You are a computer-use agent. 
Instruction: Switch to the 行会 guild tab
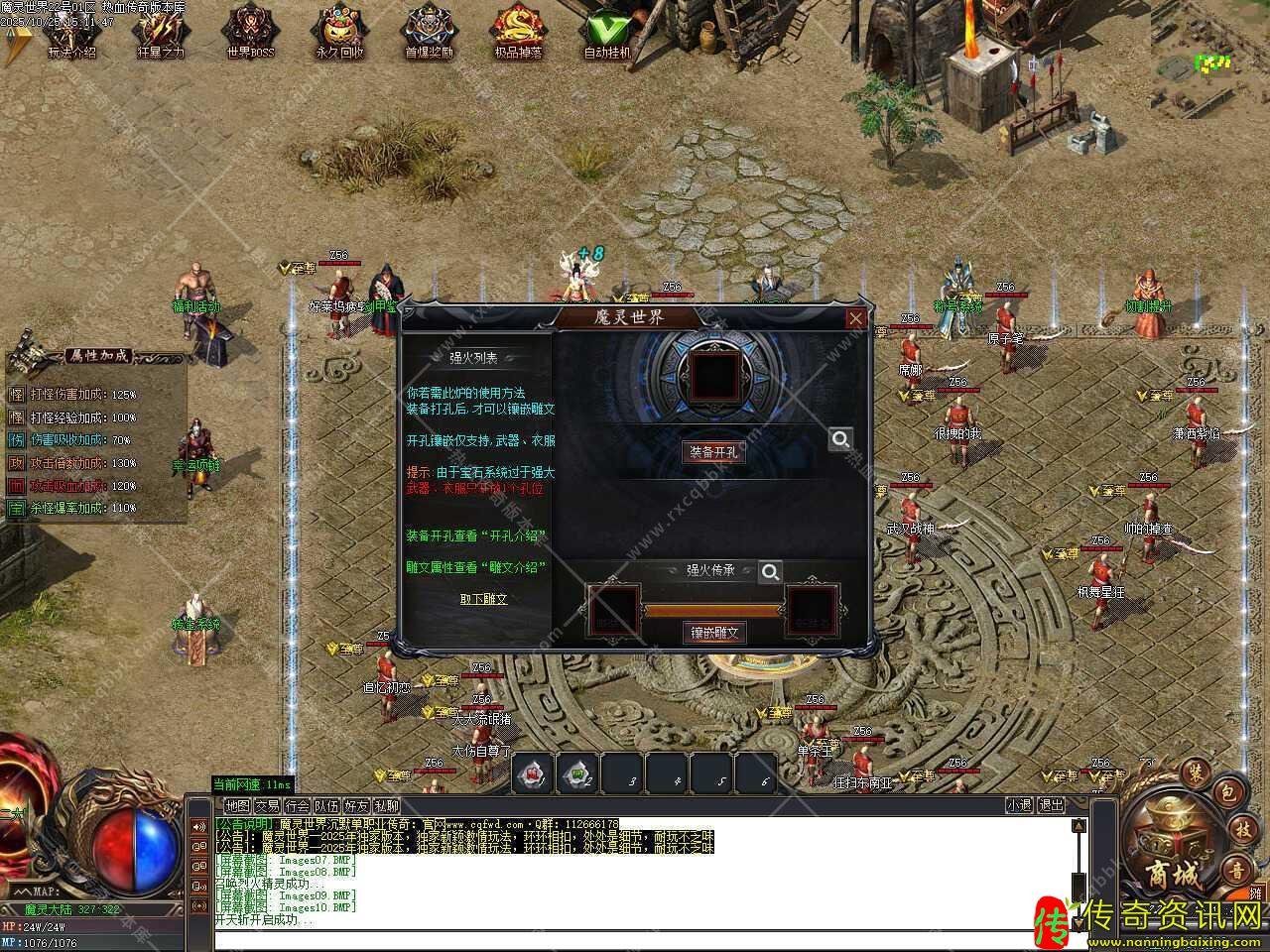click(297, 806)
